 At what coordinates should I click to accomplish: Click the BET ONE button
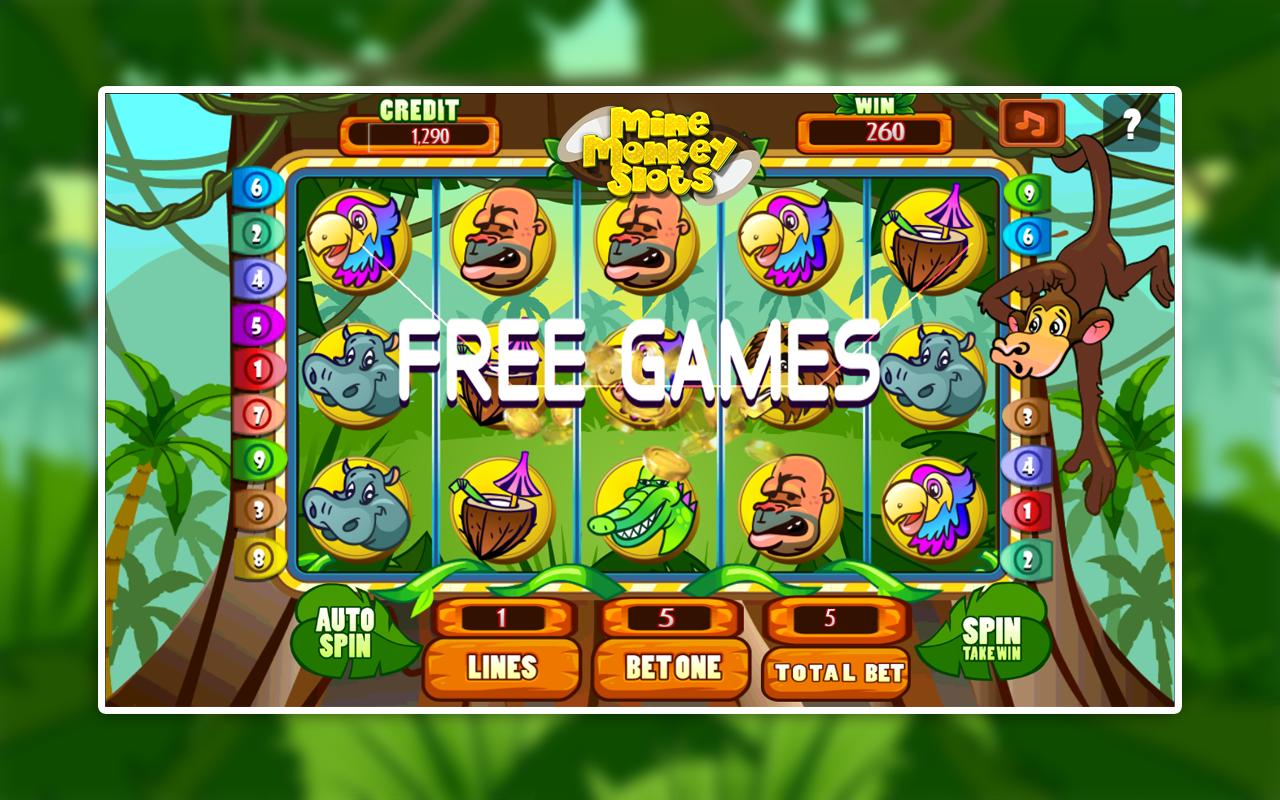(671, 668)
